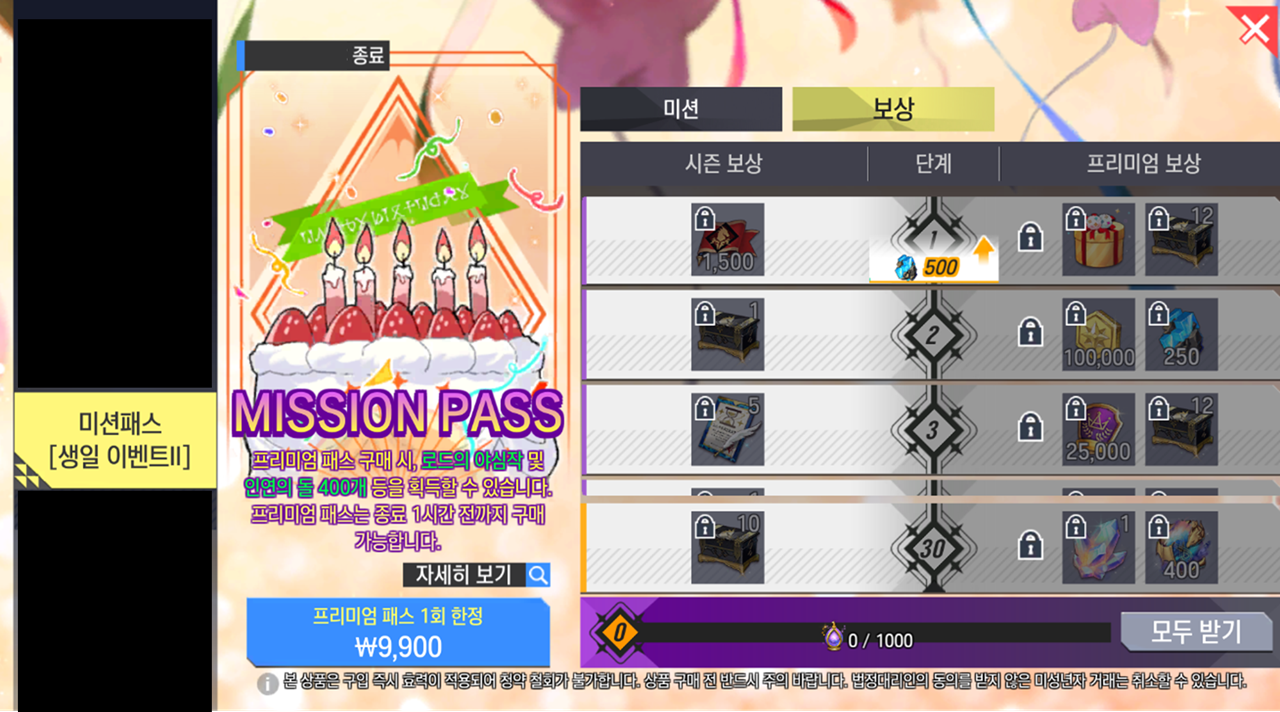Open 자세히 보기 details
Screen dimensions: 1280x712
(476, 575)
